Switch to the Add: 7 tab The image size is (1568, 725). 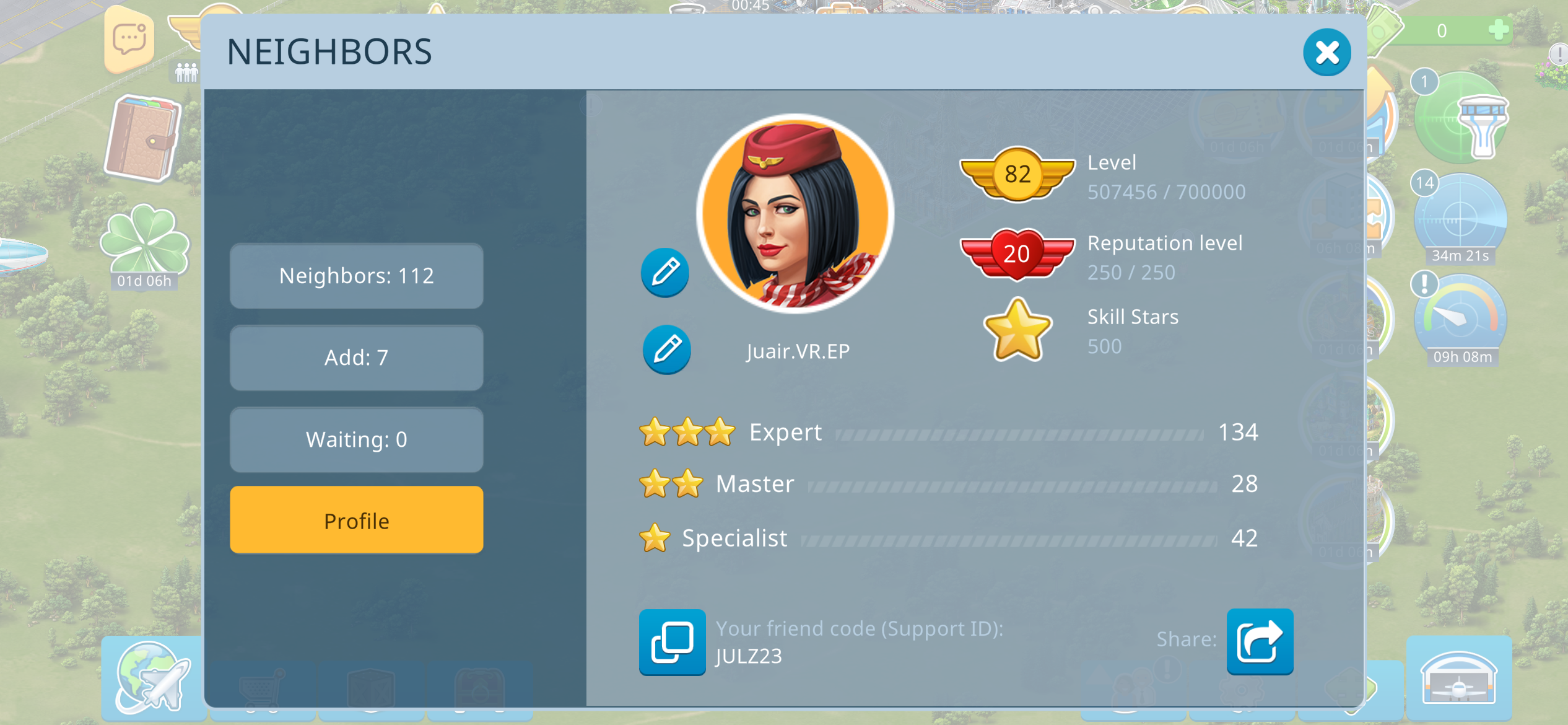coord(356,358)
